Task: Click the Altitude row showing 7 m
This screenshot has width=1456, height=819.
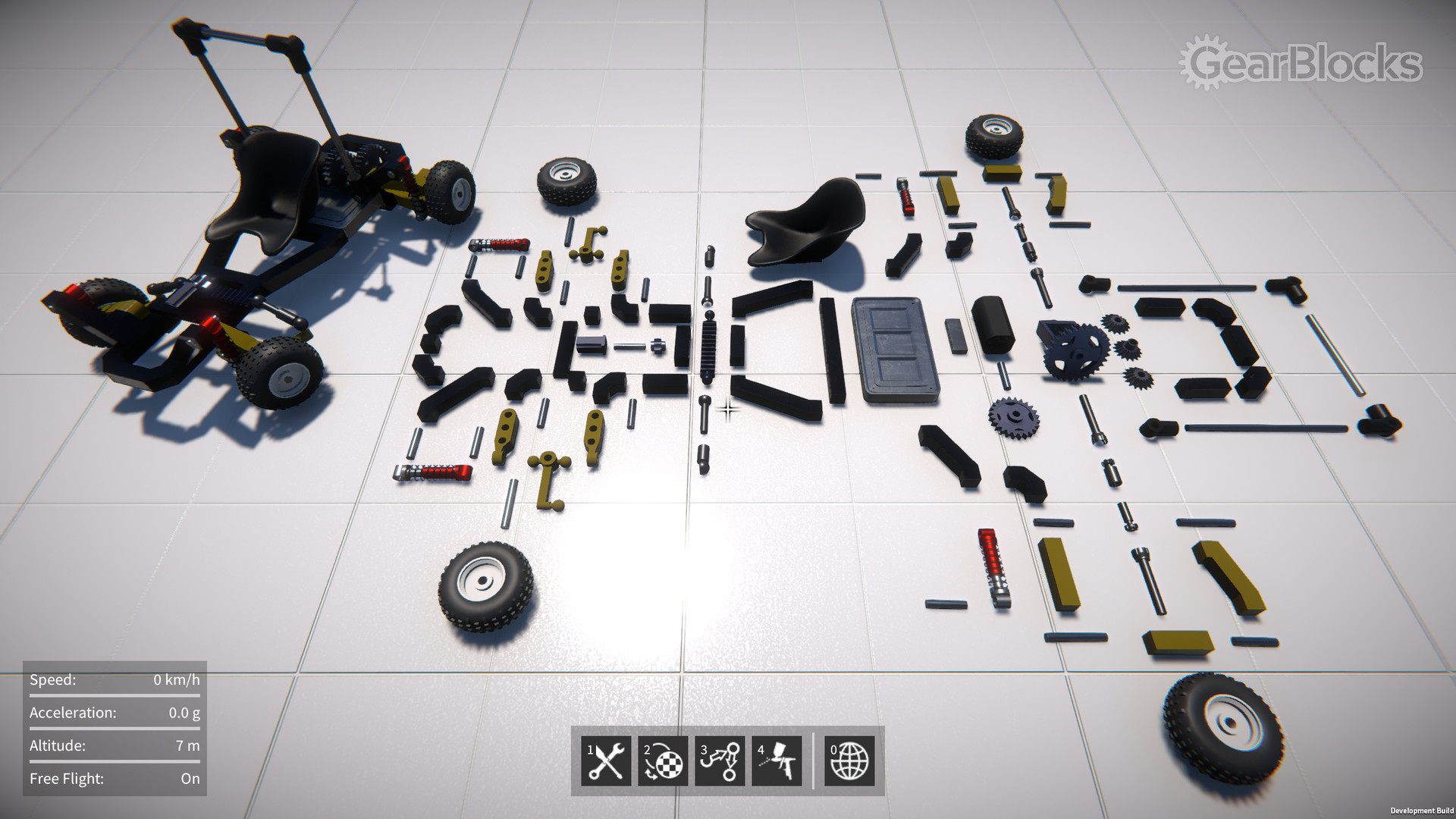Action: click(114, 745)
